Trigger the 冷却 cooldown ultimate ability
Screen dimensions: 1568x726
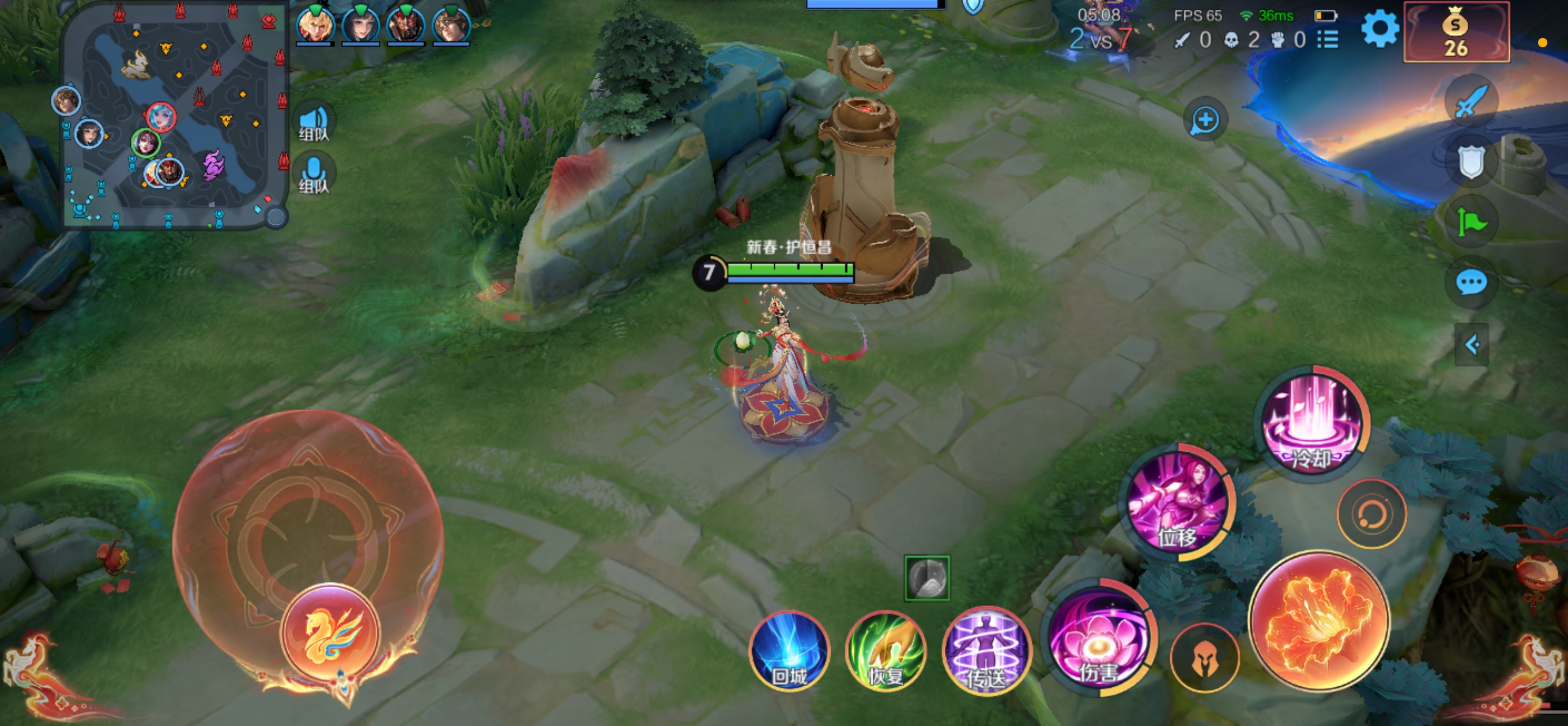(1311, 423)
